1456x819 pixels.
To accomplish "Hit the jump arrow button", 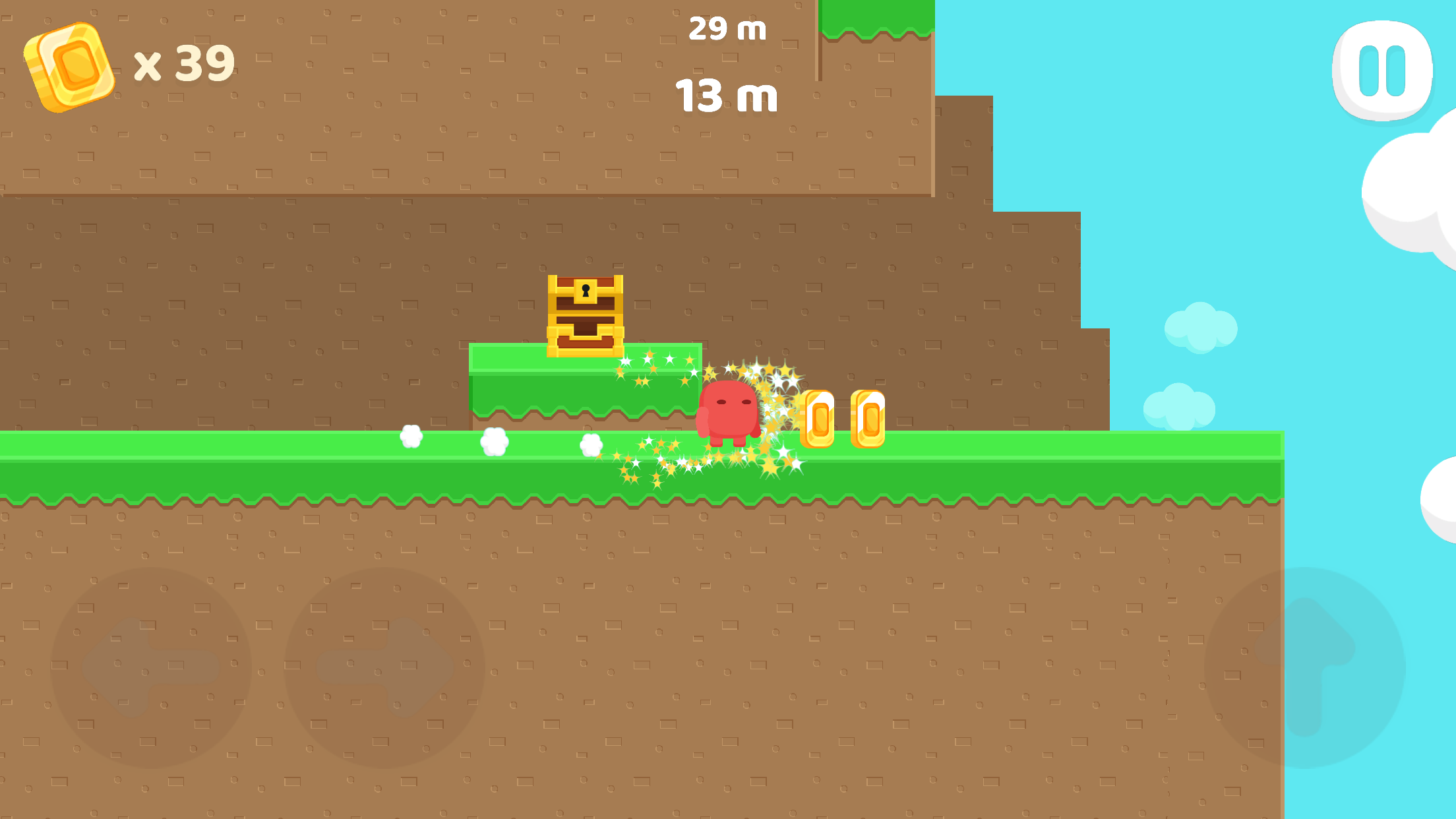I will tap(1304, 667).
